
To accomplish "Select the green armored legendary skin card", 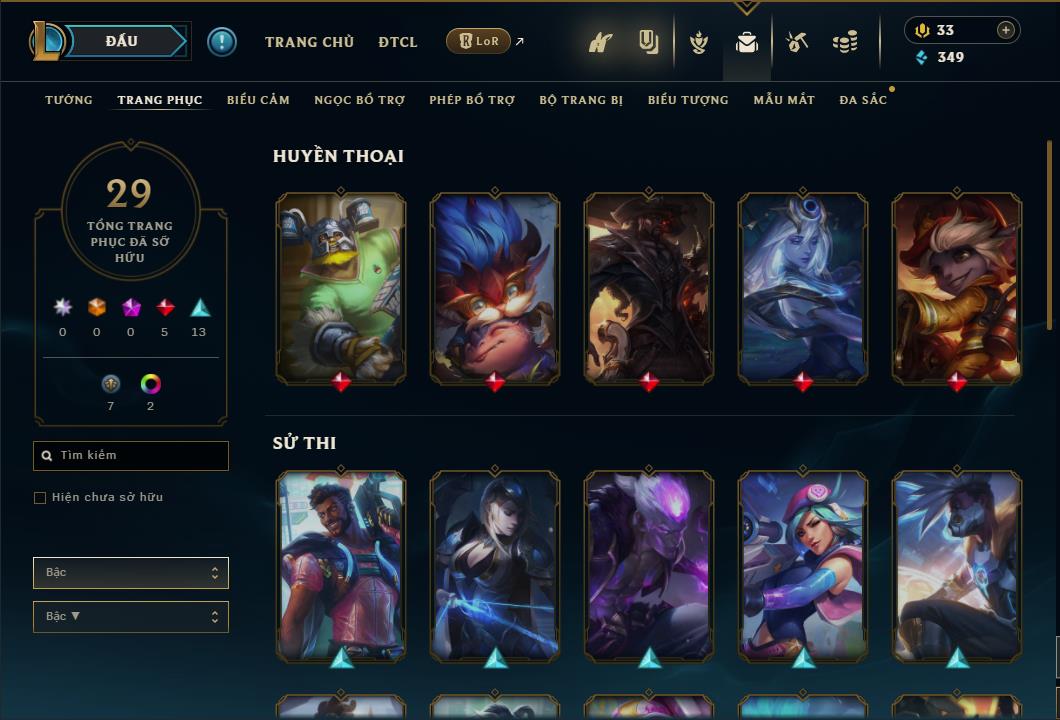I will click(341, 288).
